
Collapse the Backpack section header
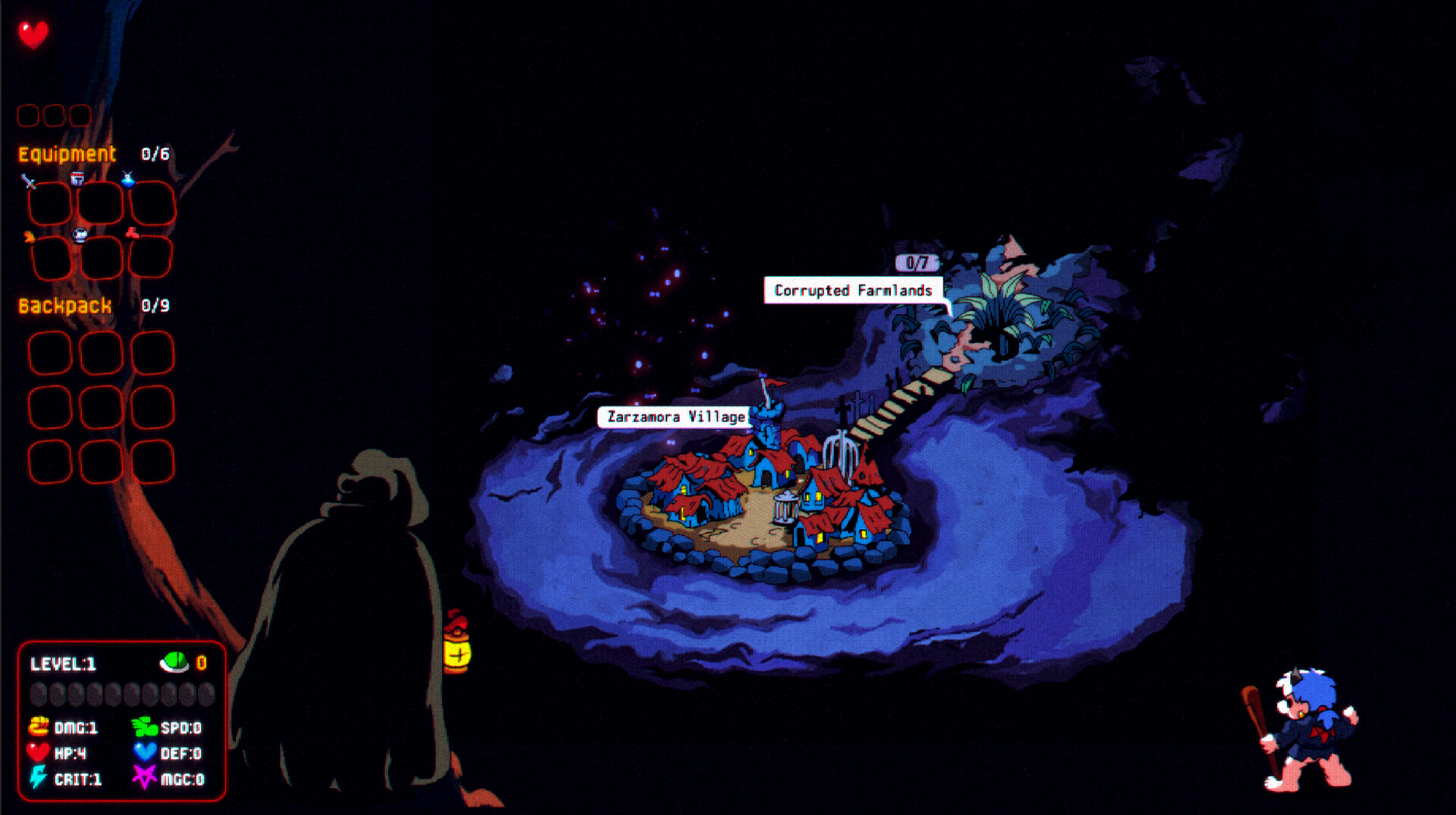tap(64, 306)
